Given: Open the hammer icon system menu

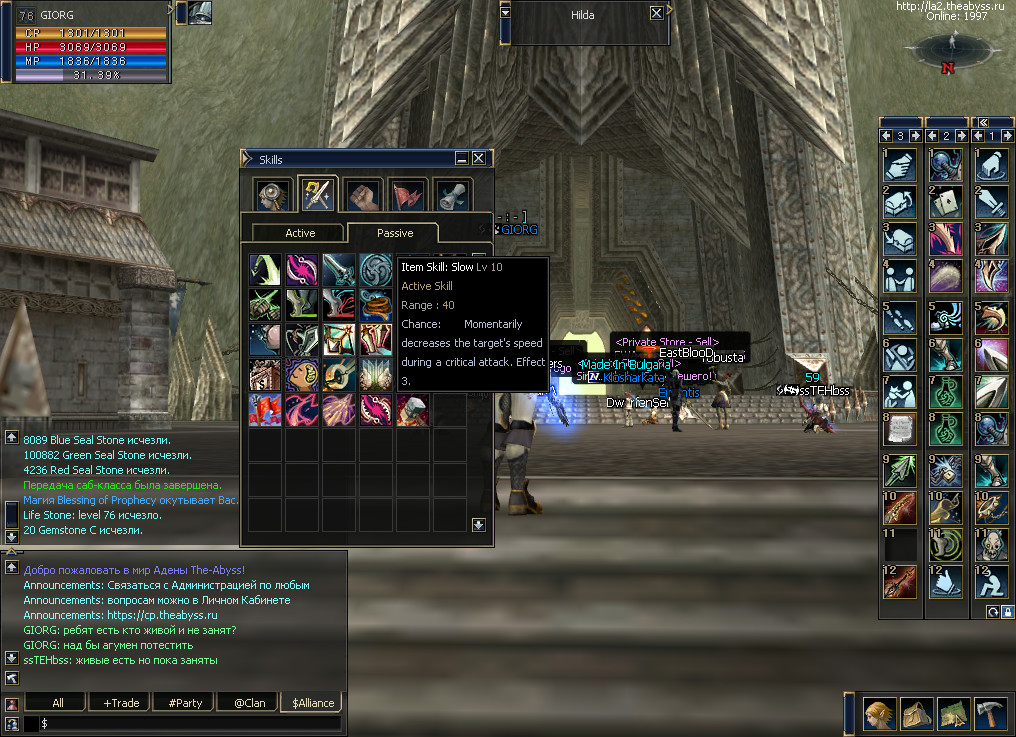Looking at the screenshot, I should pos(990,712).
